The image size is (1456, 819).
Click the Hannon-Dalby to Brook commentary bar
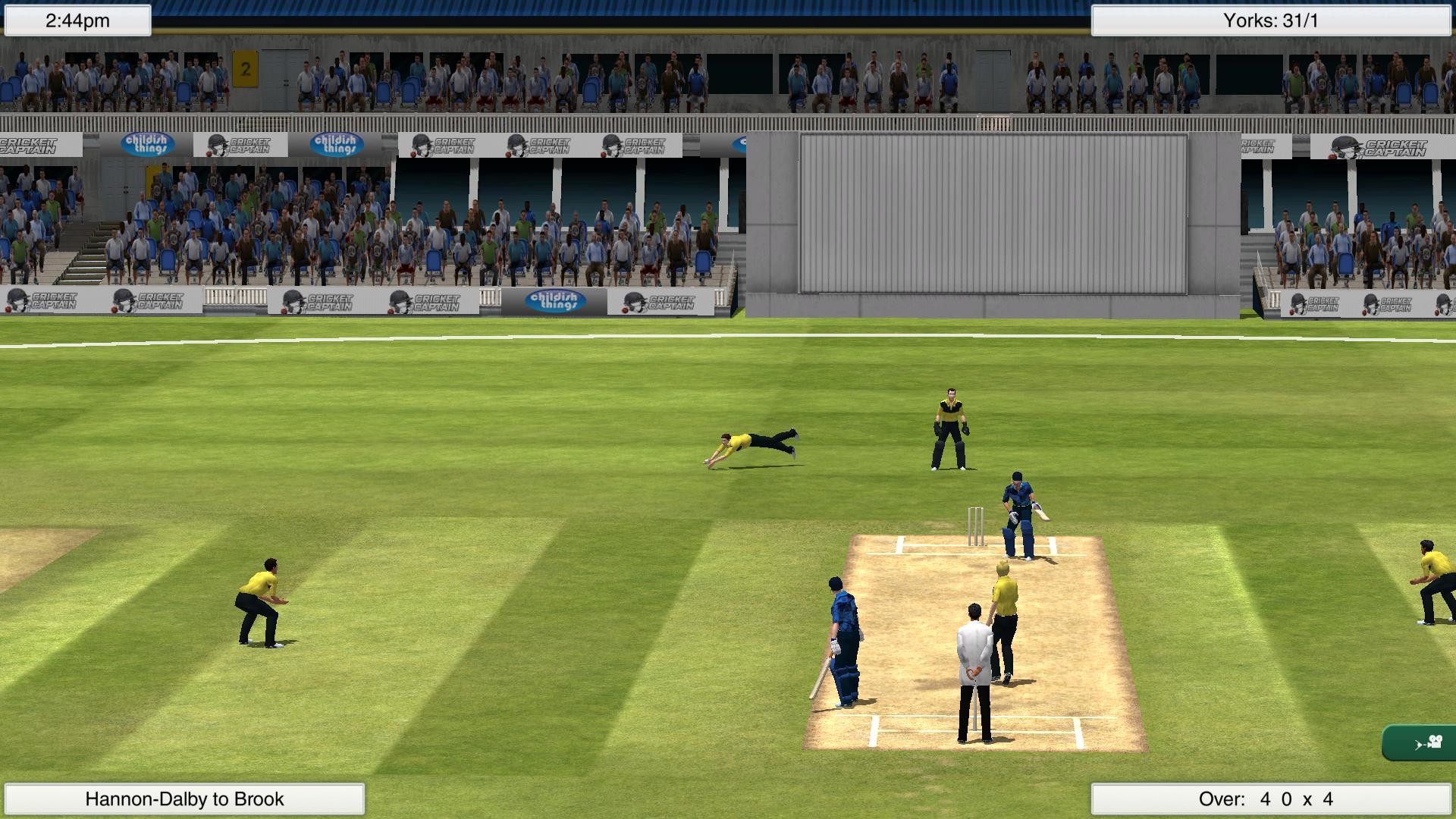pos(185,799)
